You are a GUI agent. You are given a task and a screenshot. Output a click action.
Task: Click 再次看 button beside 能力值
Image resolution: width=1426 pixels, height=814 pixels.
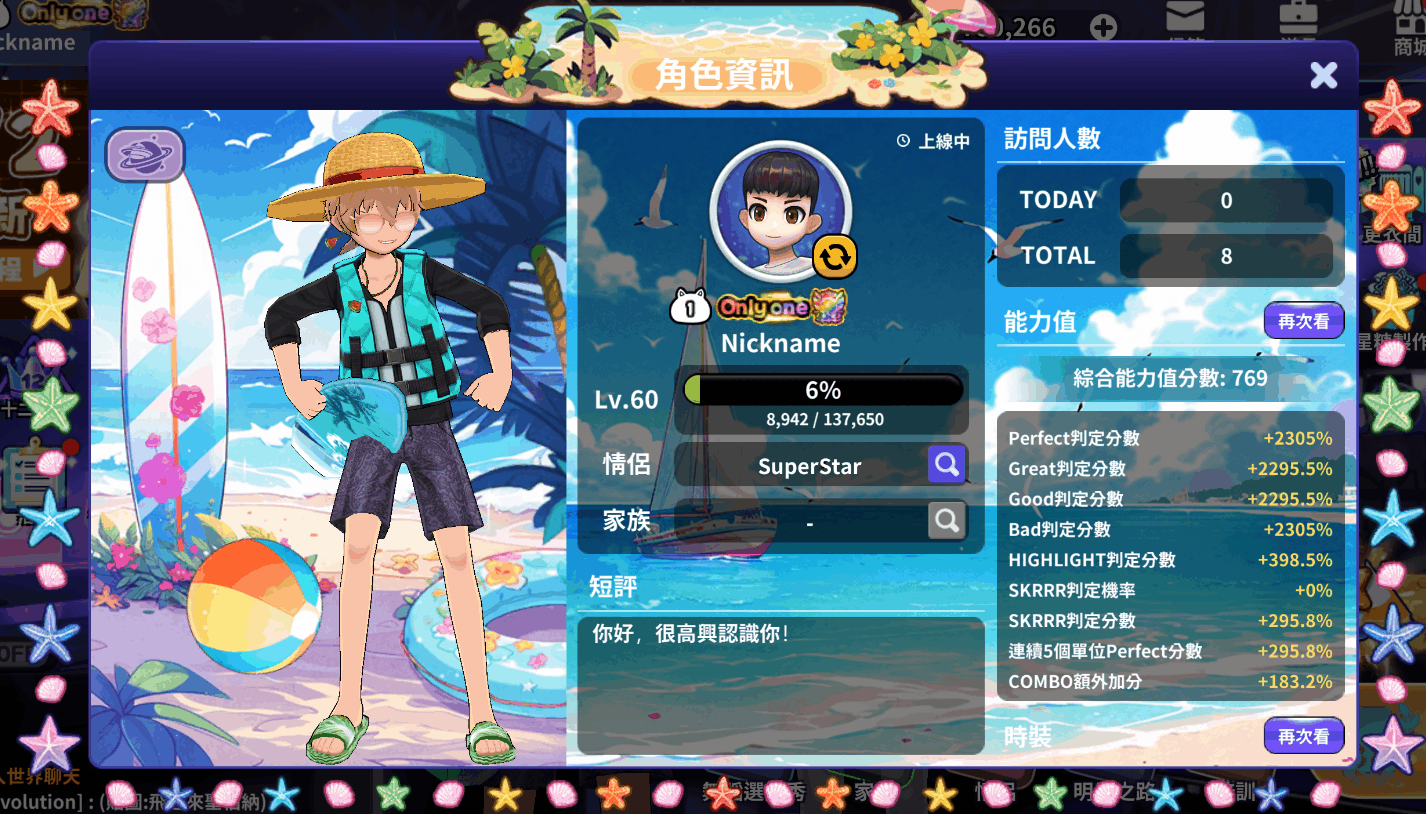click(x=1303, y=321)
